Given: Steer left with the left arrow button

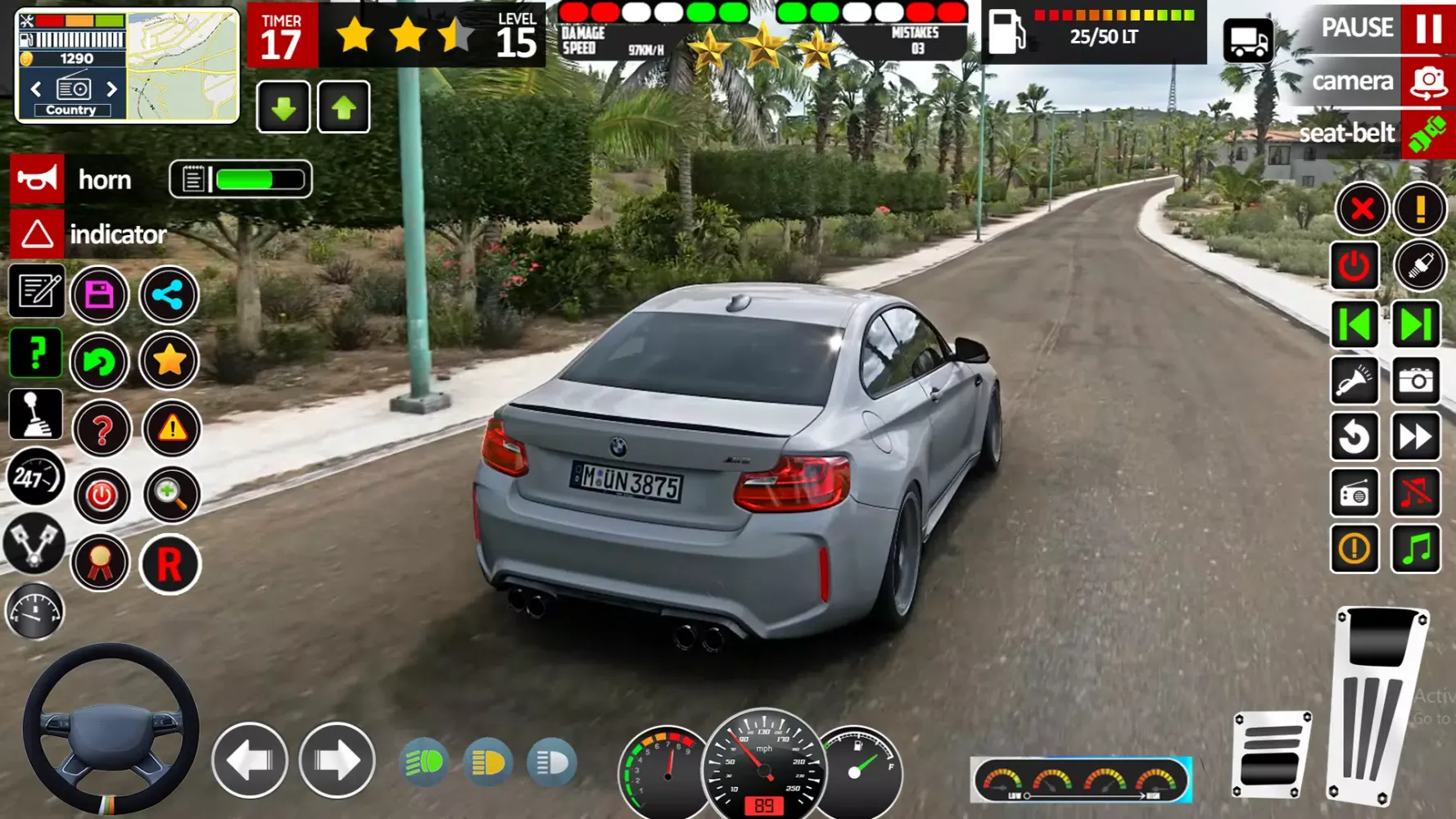Looking at the screenshot, I should 250,761.
